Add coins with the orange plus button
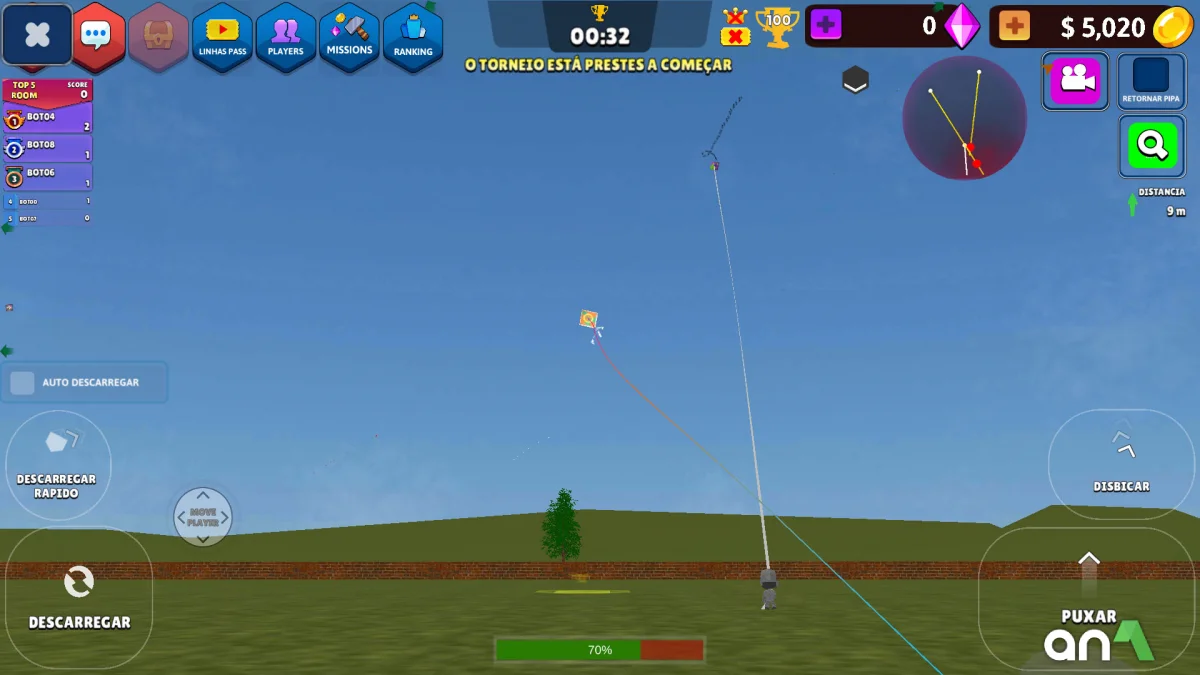Image resolution: width=1200 pixels, height=675 pixels. pyautogui.click(x=1014, y=26)
